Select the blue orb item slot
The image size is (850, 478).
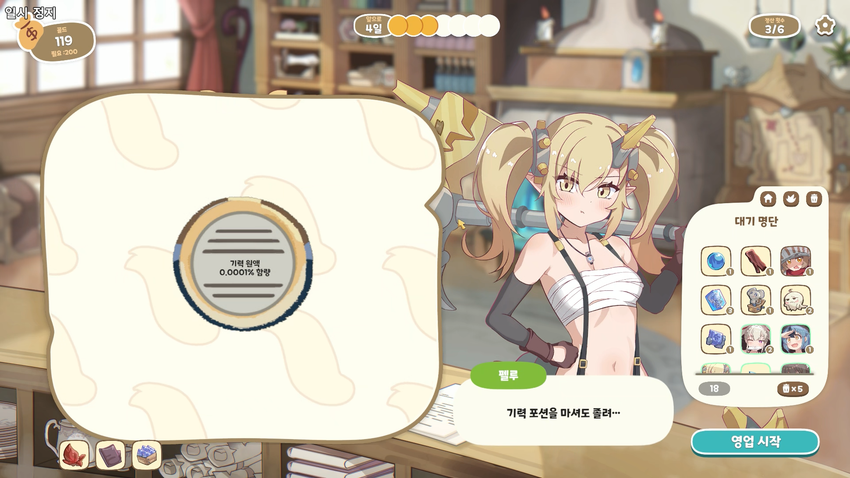click(716, 261)
